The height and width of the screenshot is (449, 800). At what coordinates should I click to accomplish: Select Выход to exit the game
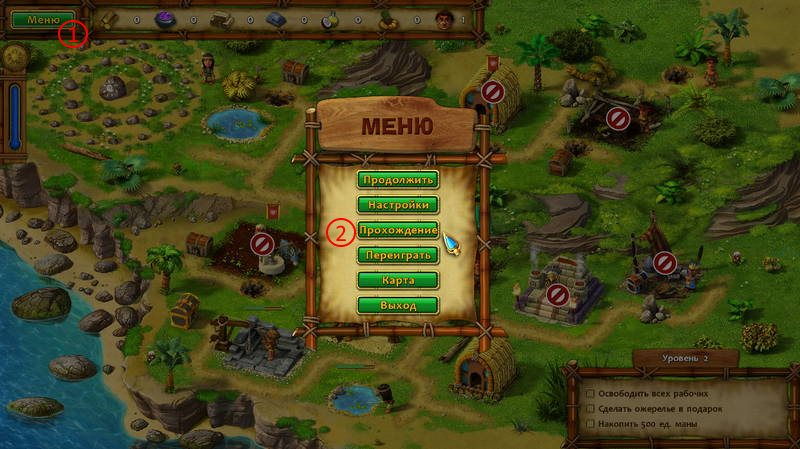pyautogui.click(x=397, y=305)
